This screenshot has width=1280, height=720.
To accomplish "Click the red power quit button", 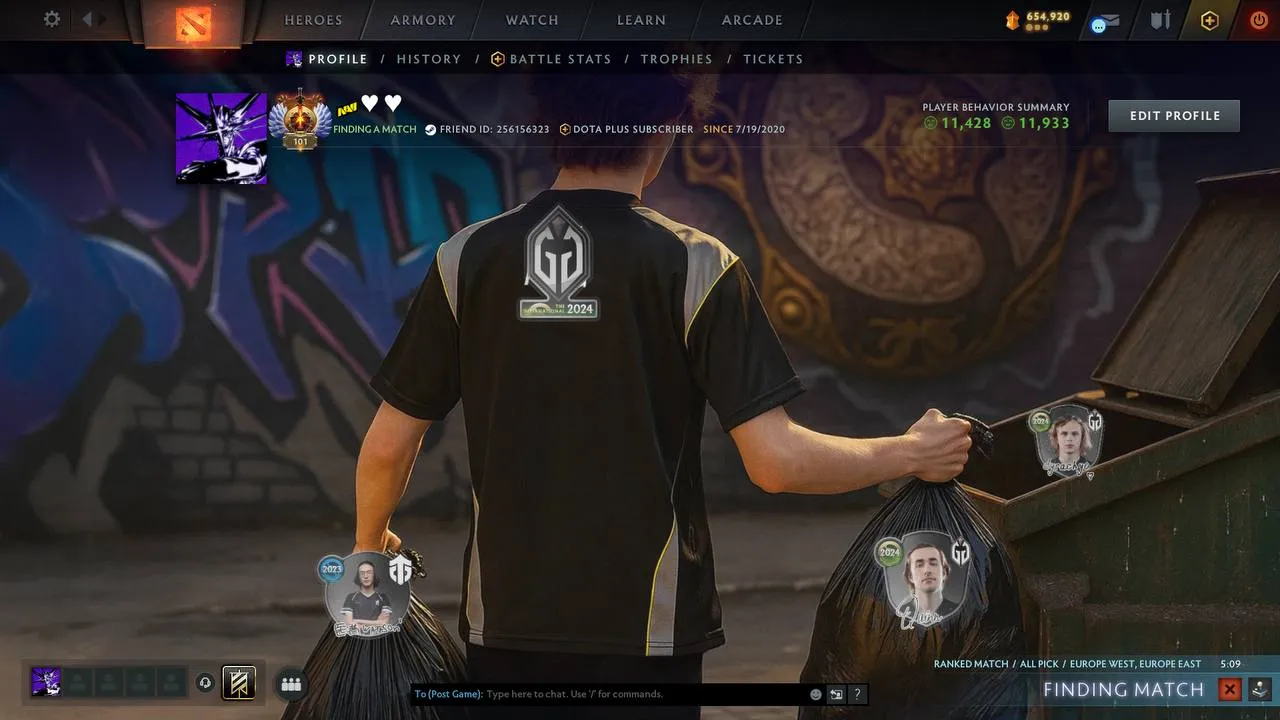I will click(1258, 20).
